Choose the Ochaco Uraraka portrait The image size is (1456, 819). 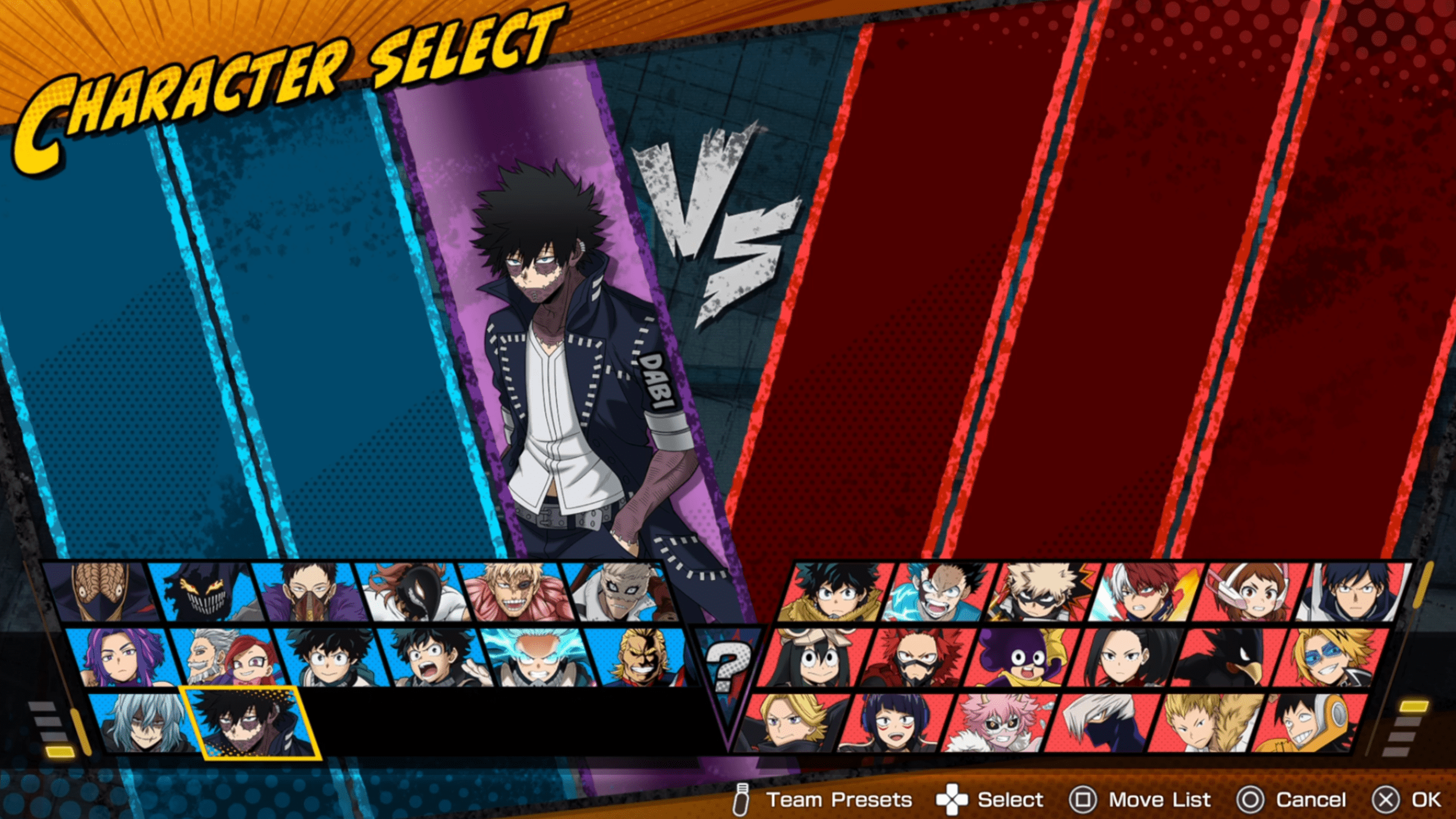(1248, 592)
